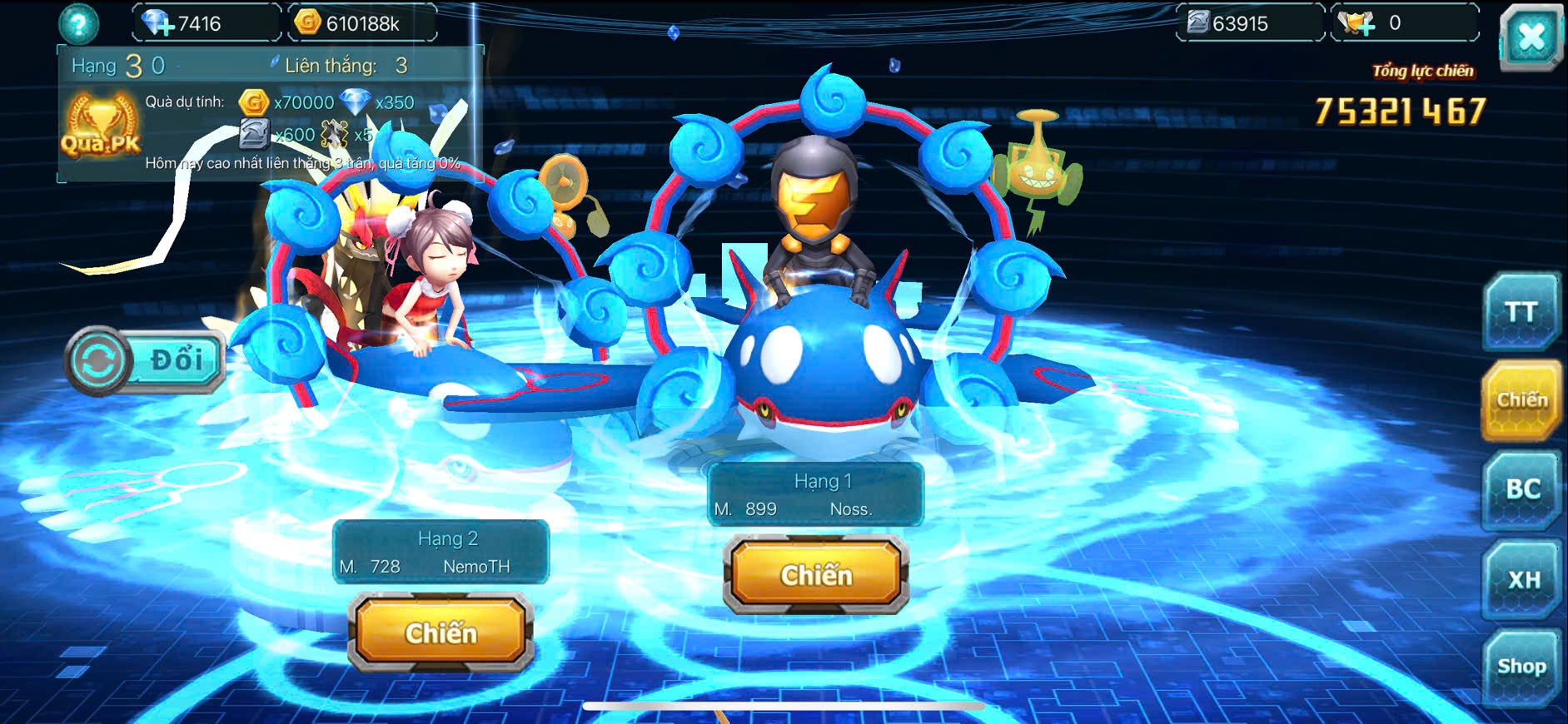Tap the gold coin currency counter
Viewport: 1568px width, 724px height.
361,23
